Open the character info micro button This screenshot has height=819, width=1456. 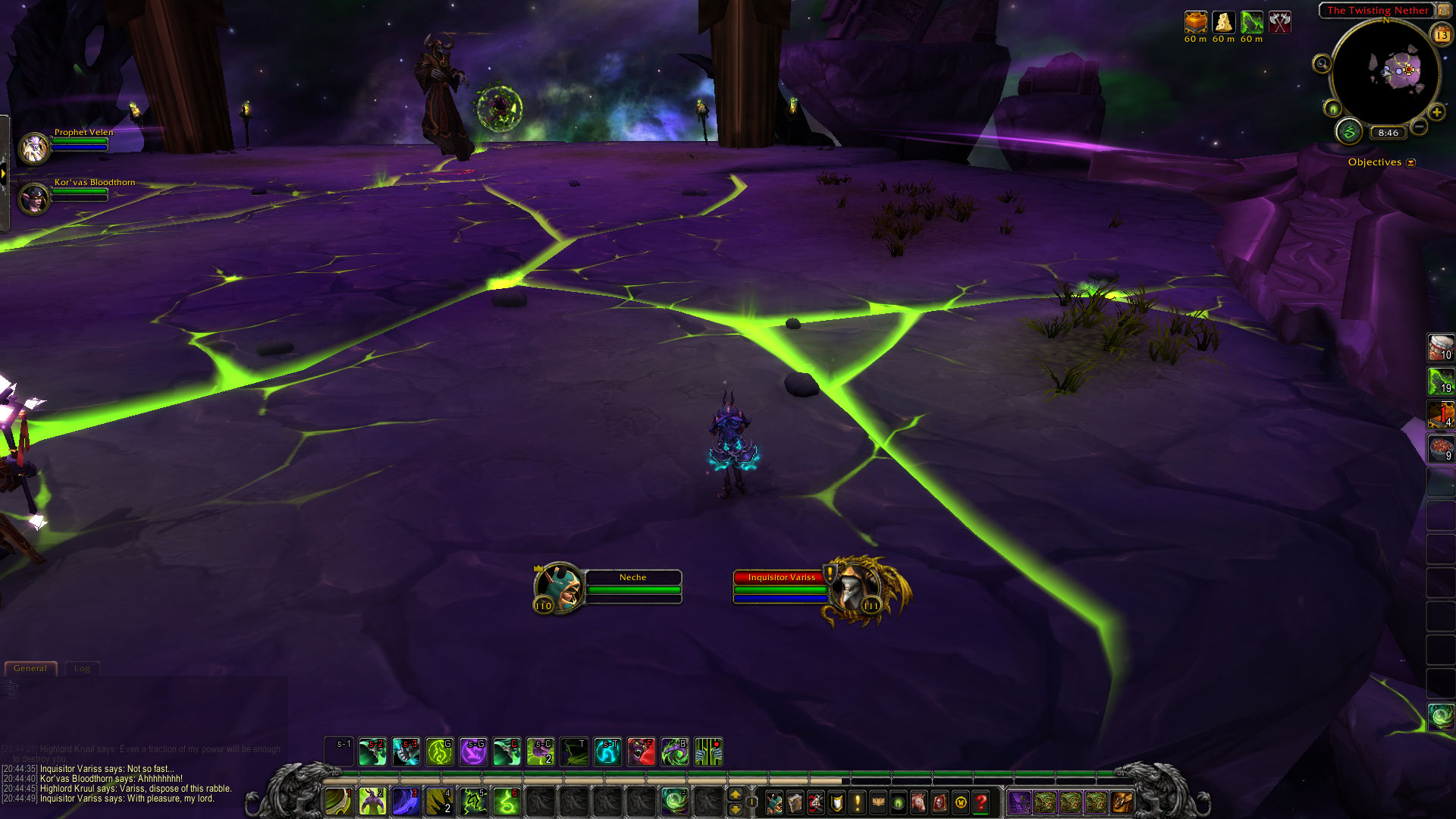774,802
